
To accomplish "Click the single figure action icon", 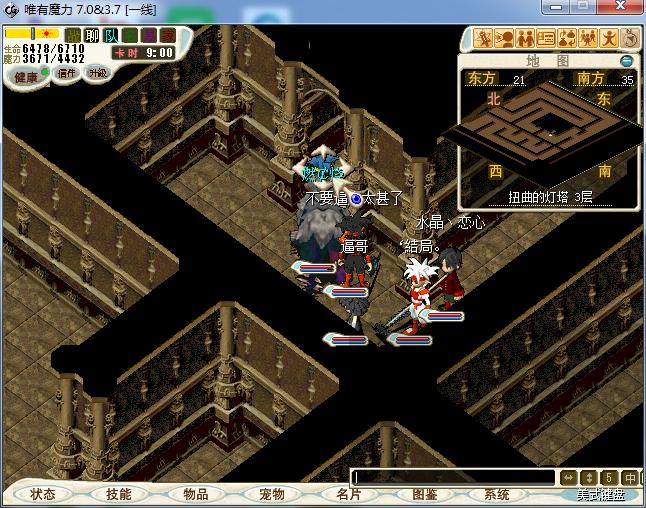I will 606,39.
